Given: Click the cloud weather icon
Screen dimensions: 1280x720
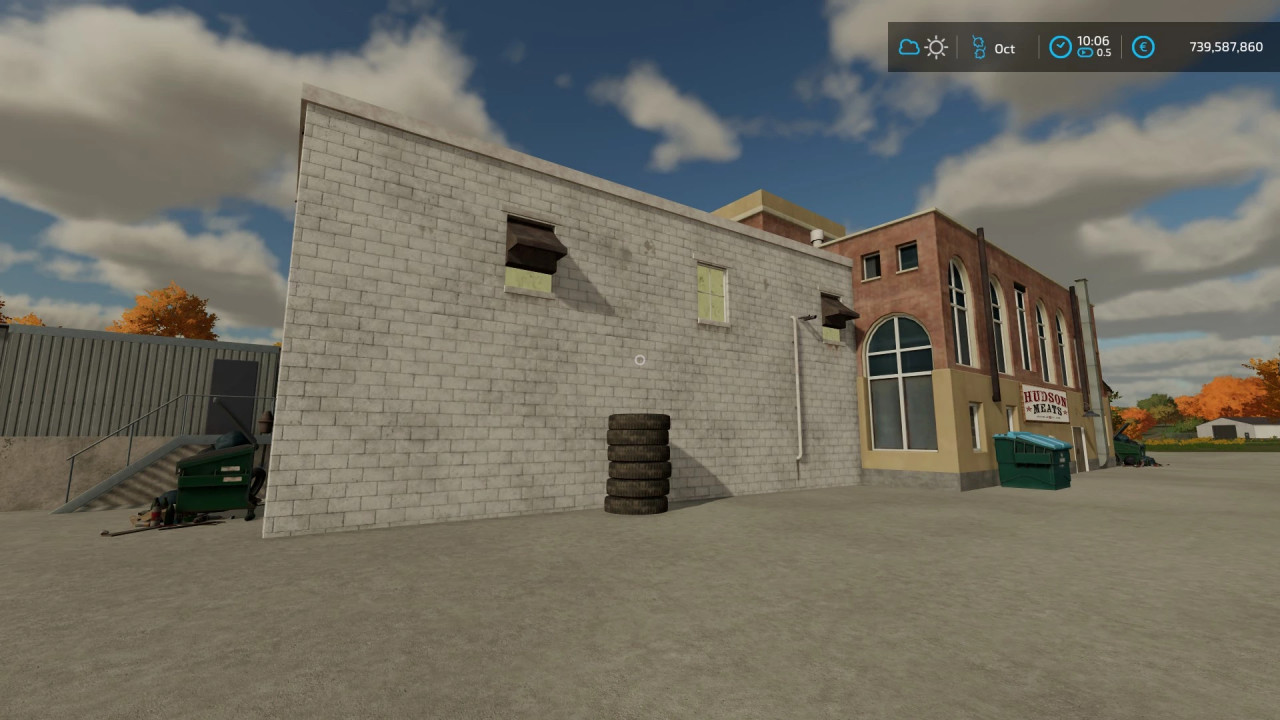Looking at the screenshot, I should (x=909, y=47).
